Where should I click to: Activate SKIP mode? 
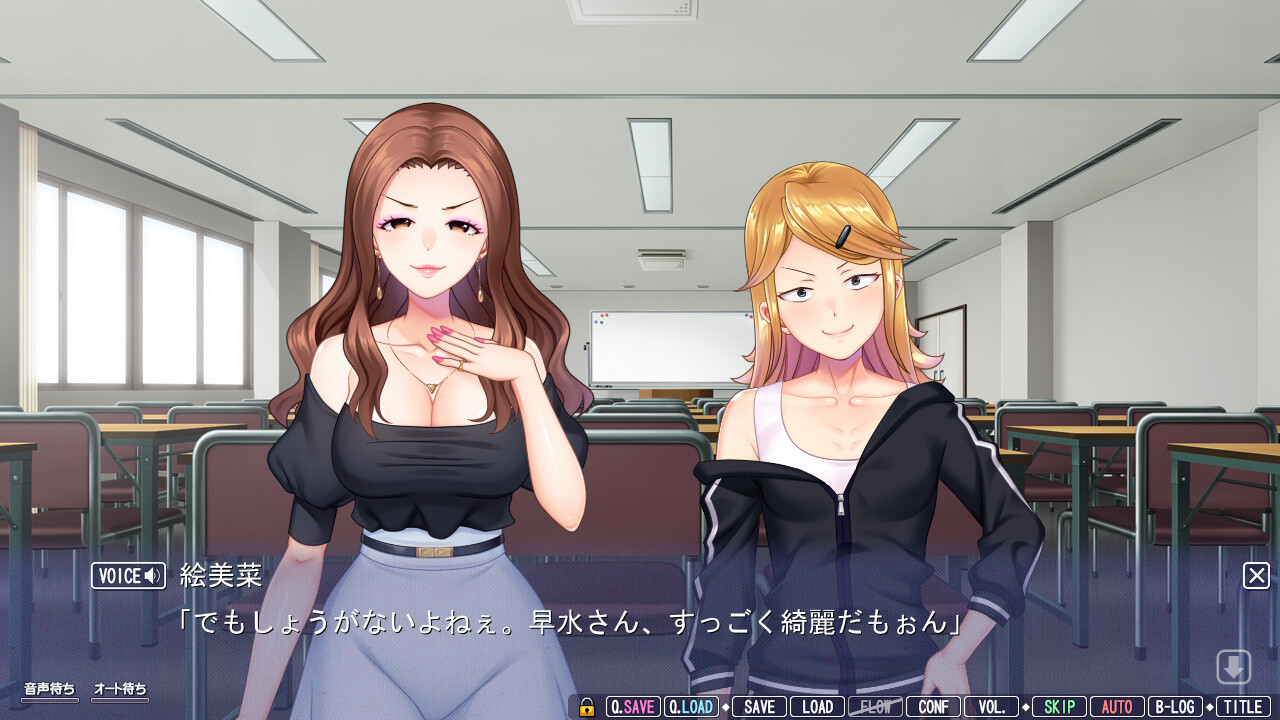(x=1059, y=707)
